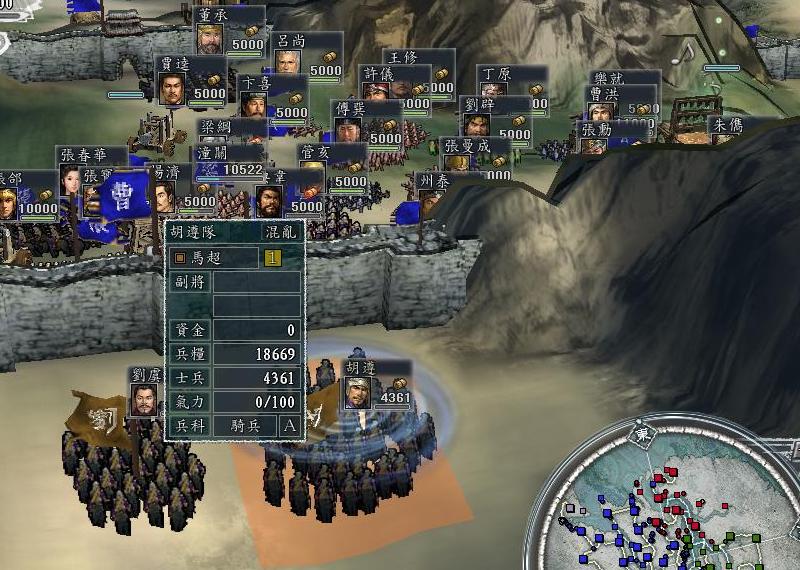
Task: Select the 胡遵 unit portrait tag
Action: tap(358, 392)
